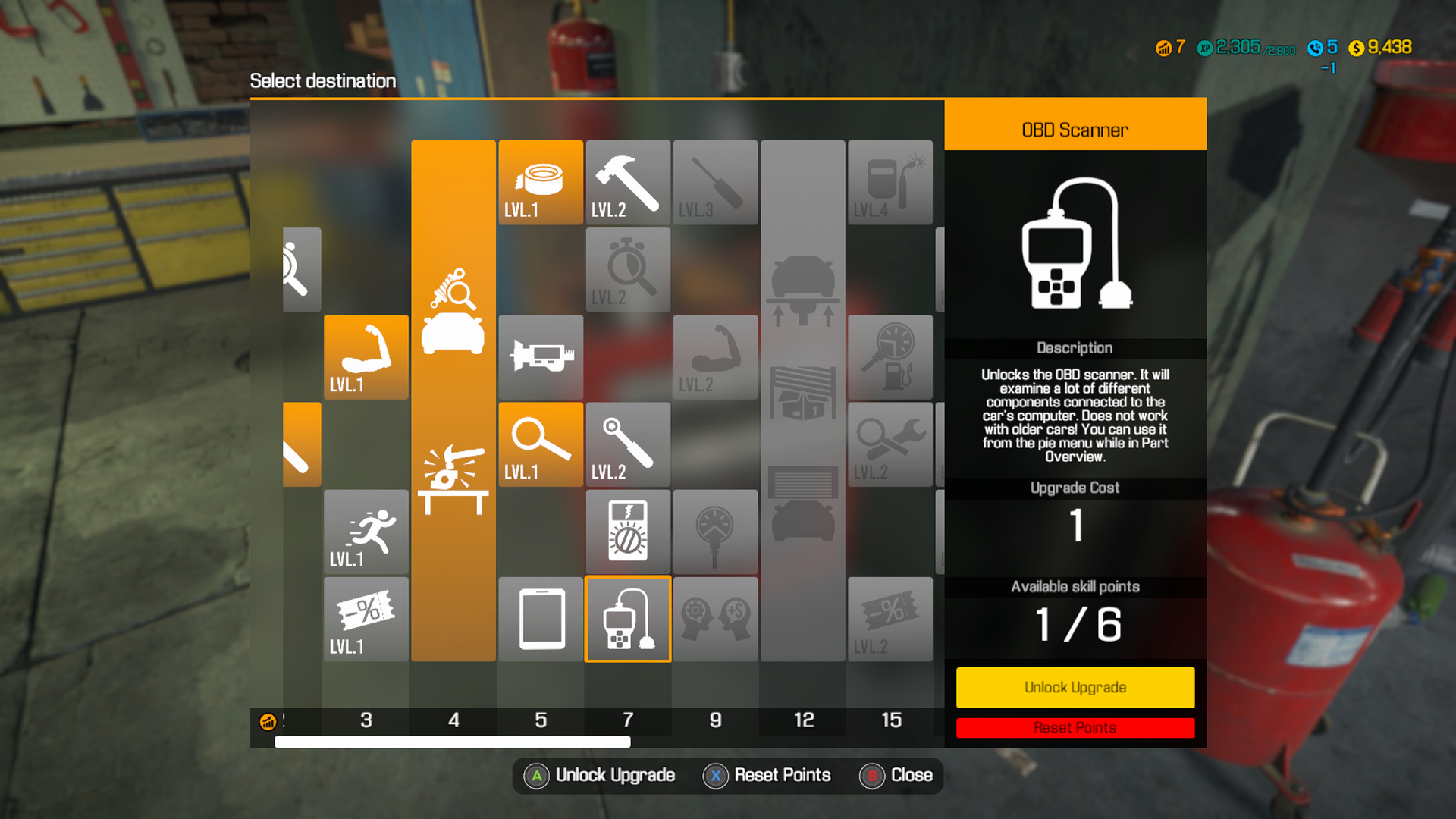Open the multimeter skill node
Viewport: 1456px width, 819px height.
628,531
